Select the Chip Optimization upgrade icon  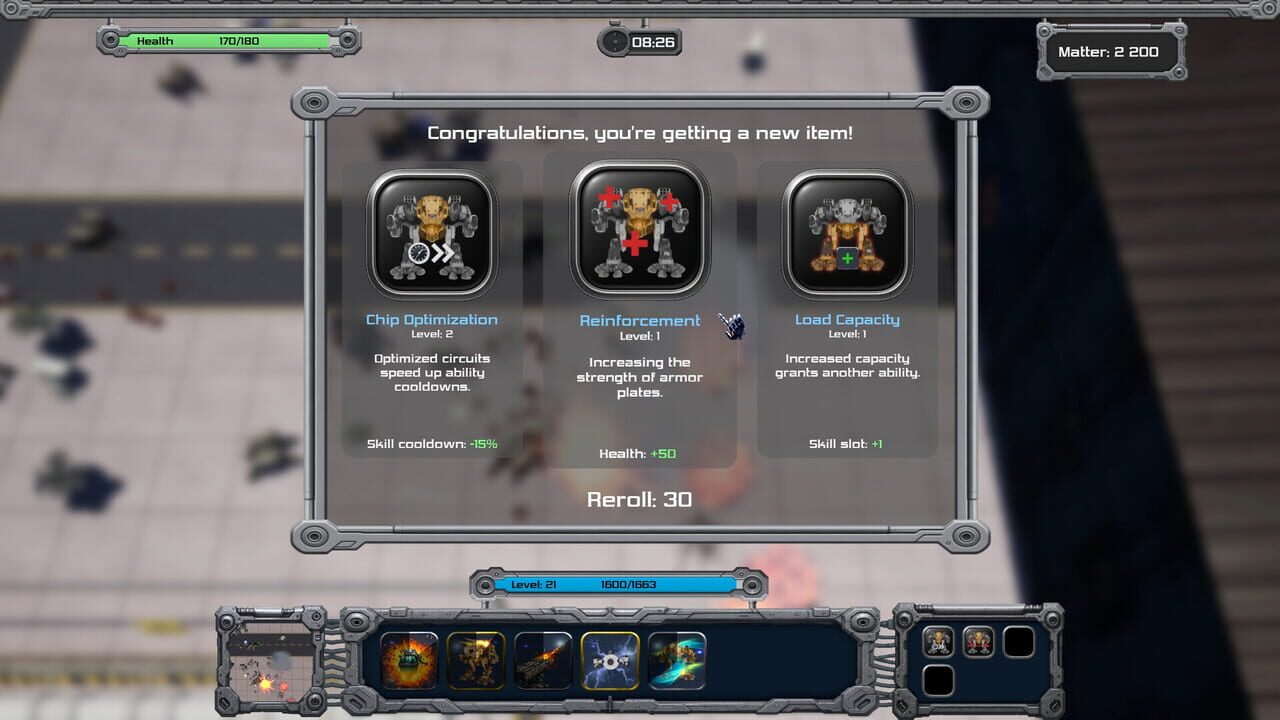click(x=431, y=231)
